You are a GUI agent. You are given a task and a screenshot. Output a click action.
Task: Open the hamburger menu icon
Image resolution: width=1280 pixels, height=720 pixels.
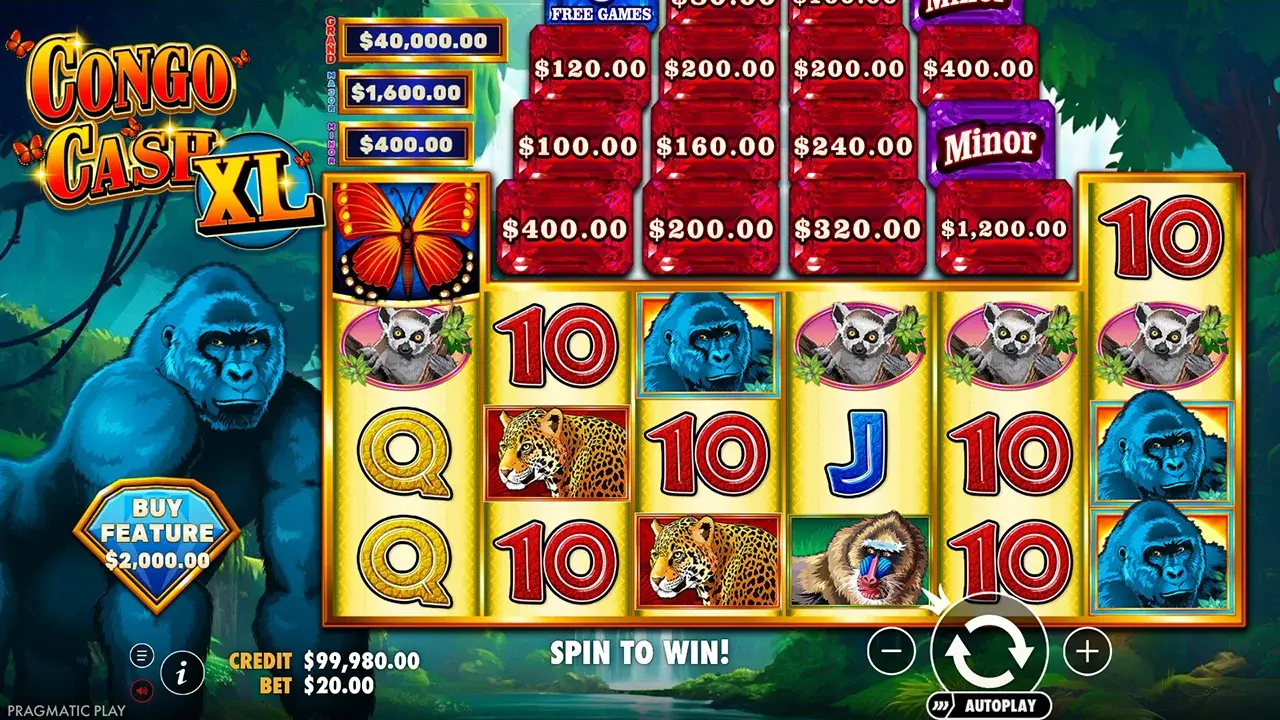tap(141, 656)
